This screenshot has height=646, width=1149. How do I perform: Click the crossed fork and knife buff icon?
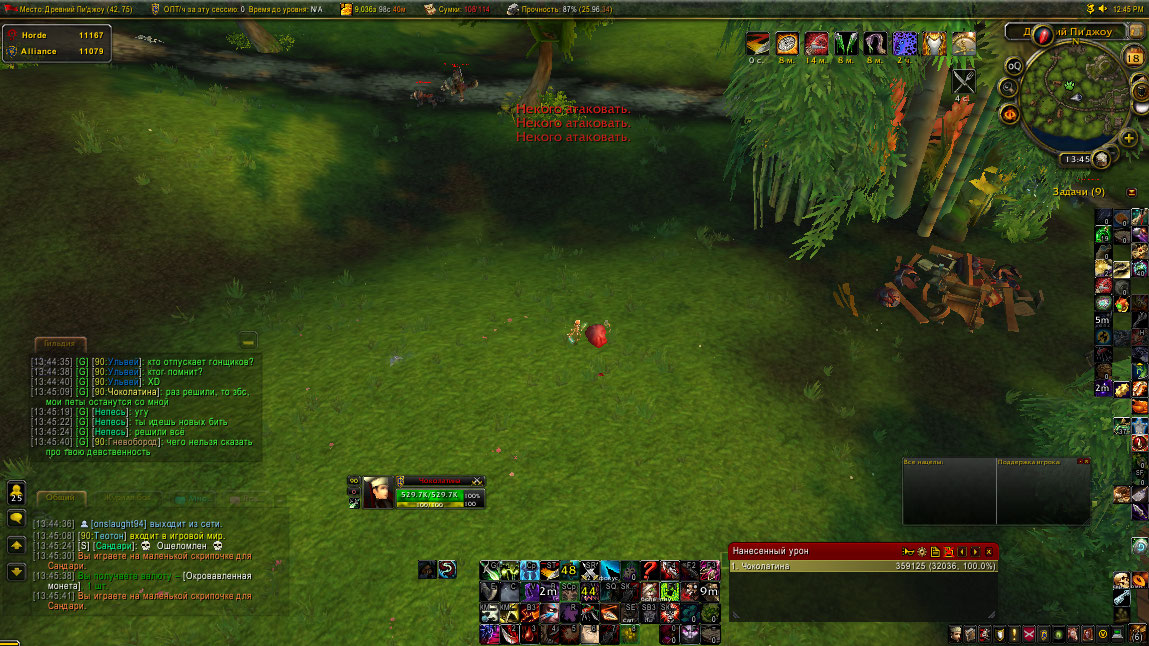964,82
